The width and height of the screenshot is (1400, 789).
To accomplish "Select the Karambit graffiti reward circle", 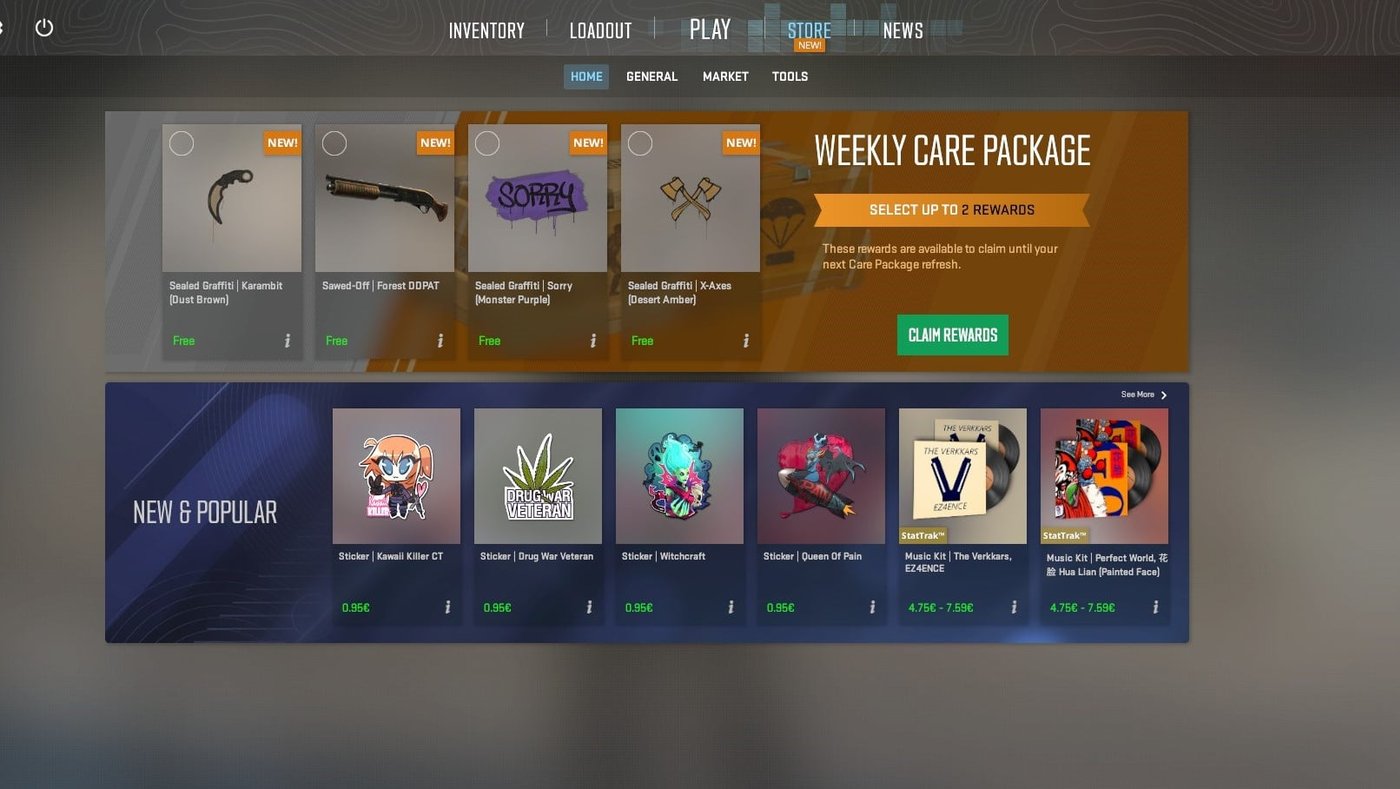I will pyautogui.click(x=182, y=143).
